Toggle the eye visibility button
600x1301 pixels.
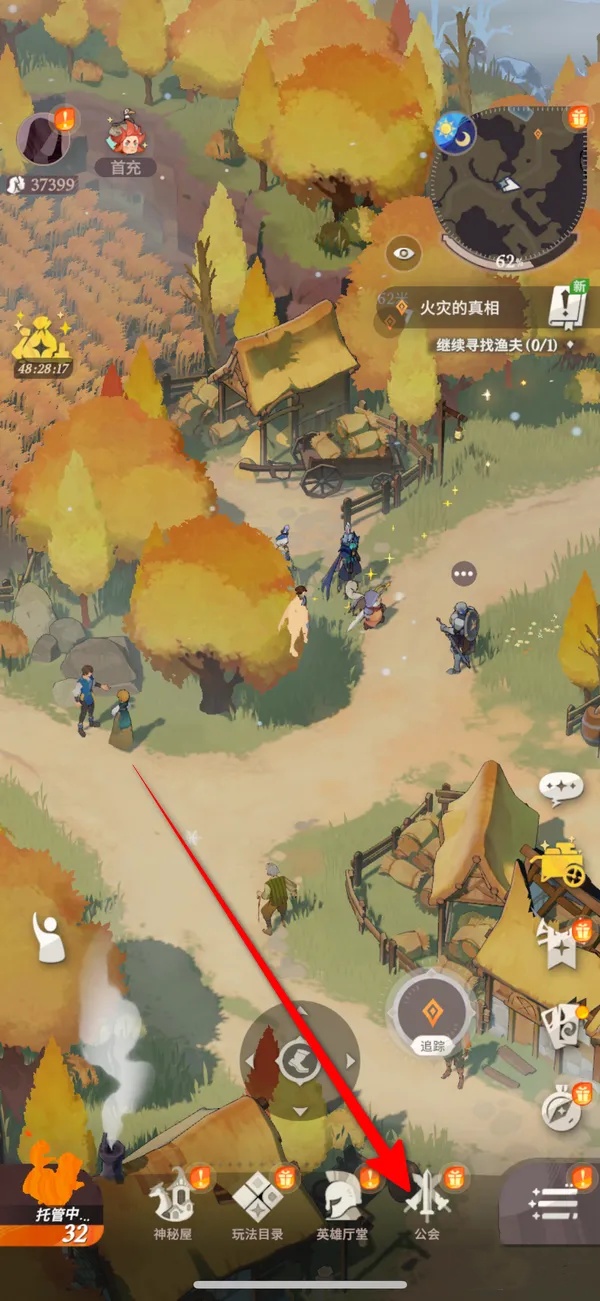tap(403, 254)
